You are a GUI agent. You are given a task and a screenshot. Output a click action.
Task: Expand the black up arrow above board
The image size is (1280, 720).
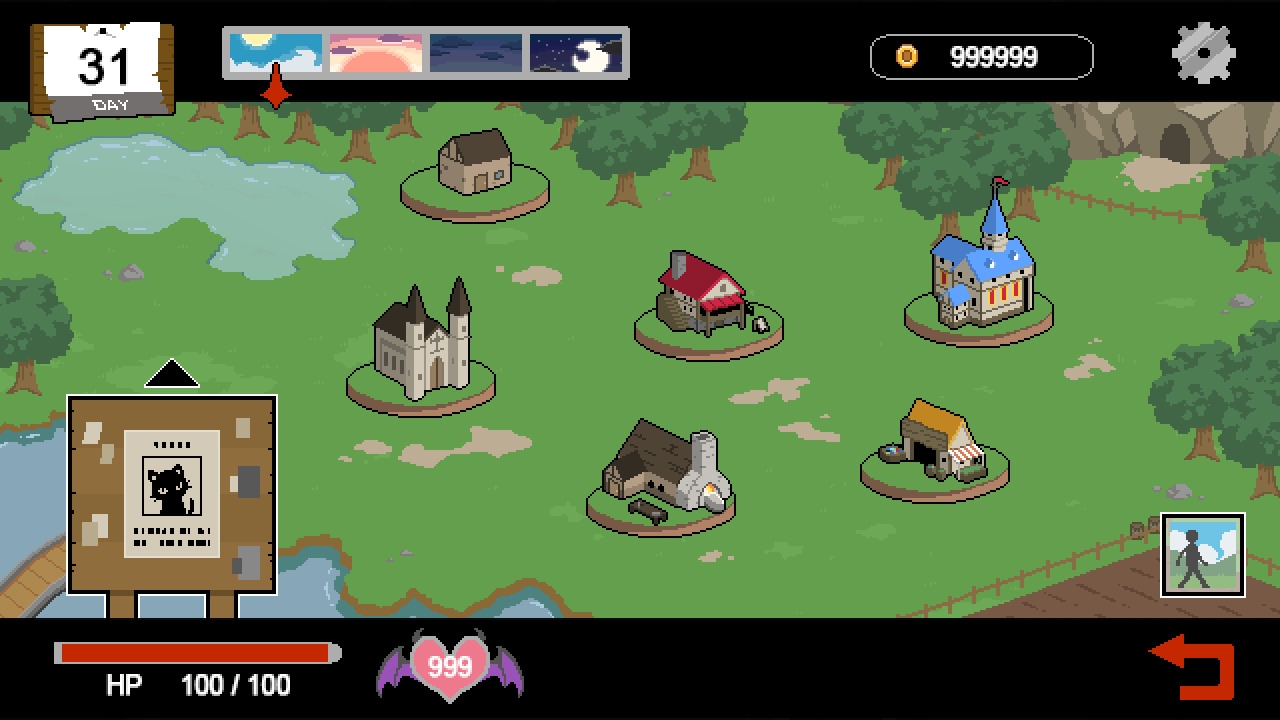pos(172,374)
